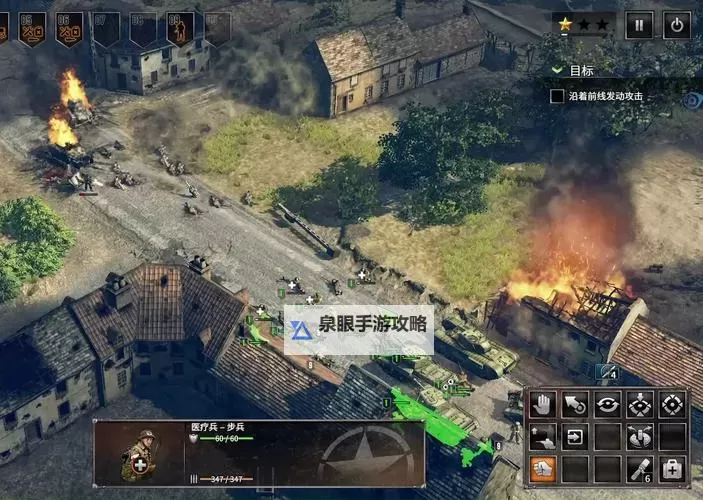
Task: Choose the arrow retreat/move command icon
Action: [x=574, y=405]
